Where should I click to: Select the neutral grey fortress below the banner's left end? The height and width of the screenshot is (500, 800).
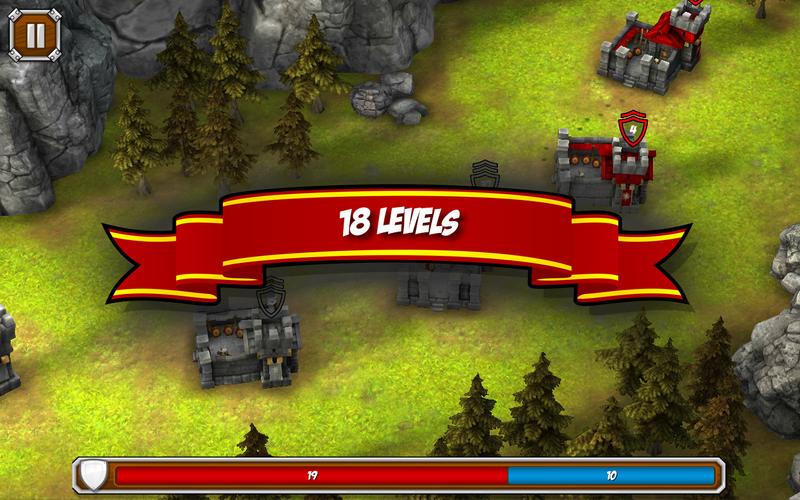coord(246,343)
